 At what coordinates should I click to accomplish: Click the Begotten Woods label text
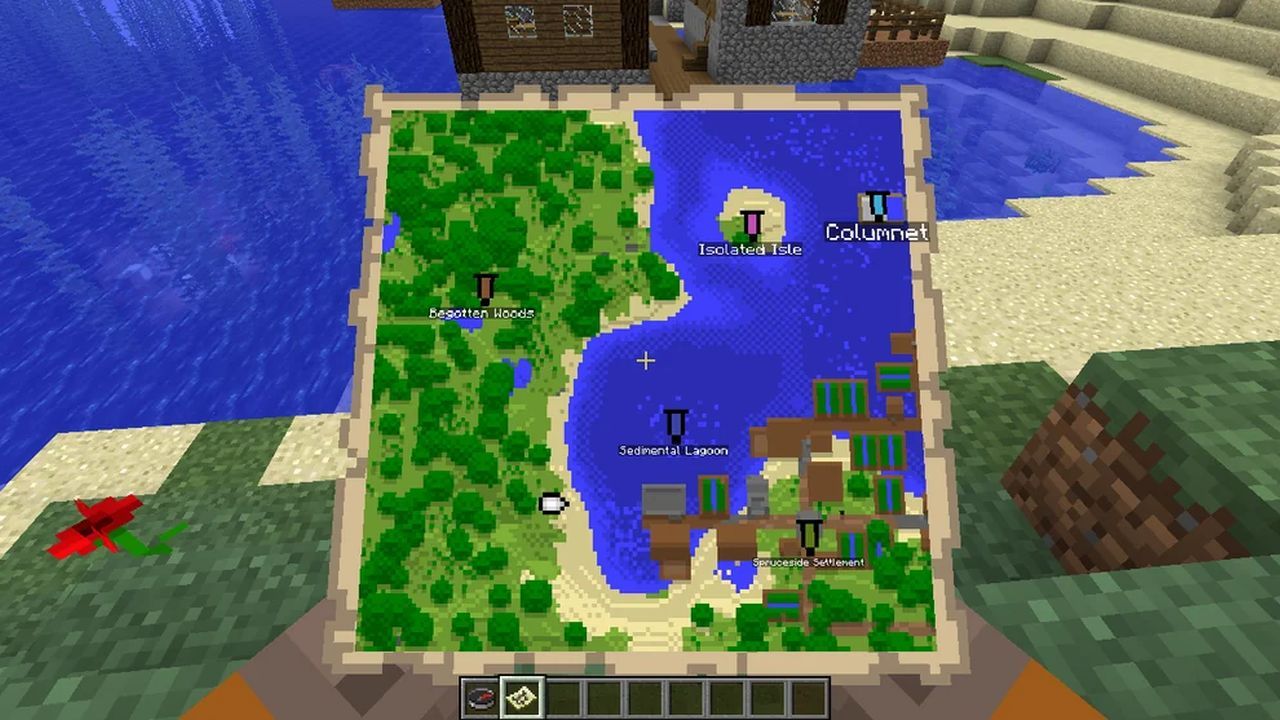(x=483, y=312)
